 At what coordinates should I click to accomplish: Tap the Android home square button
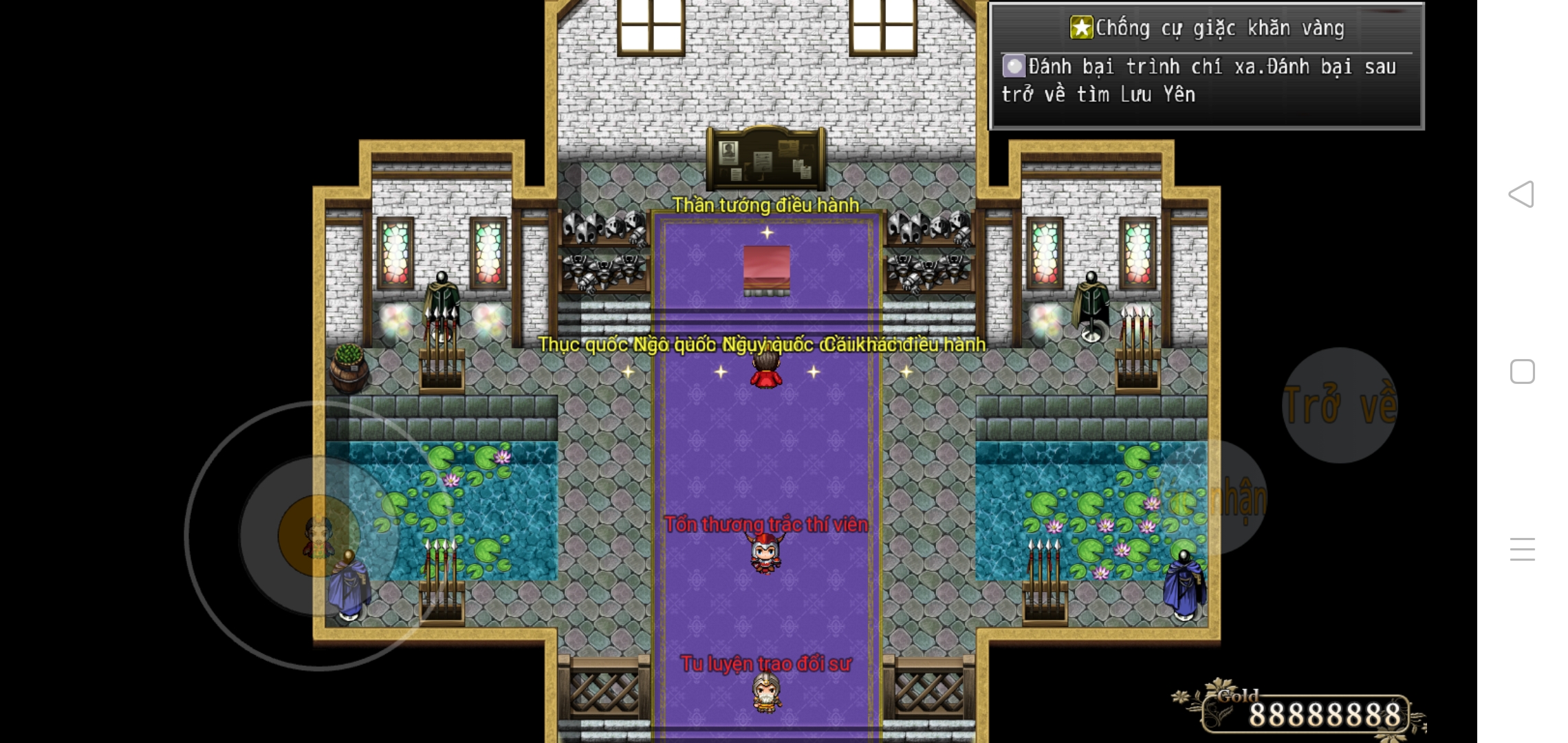pos(1522,371)
